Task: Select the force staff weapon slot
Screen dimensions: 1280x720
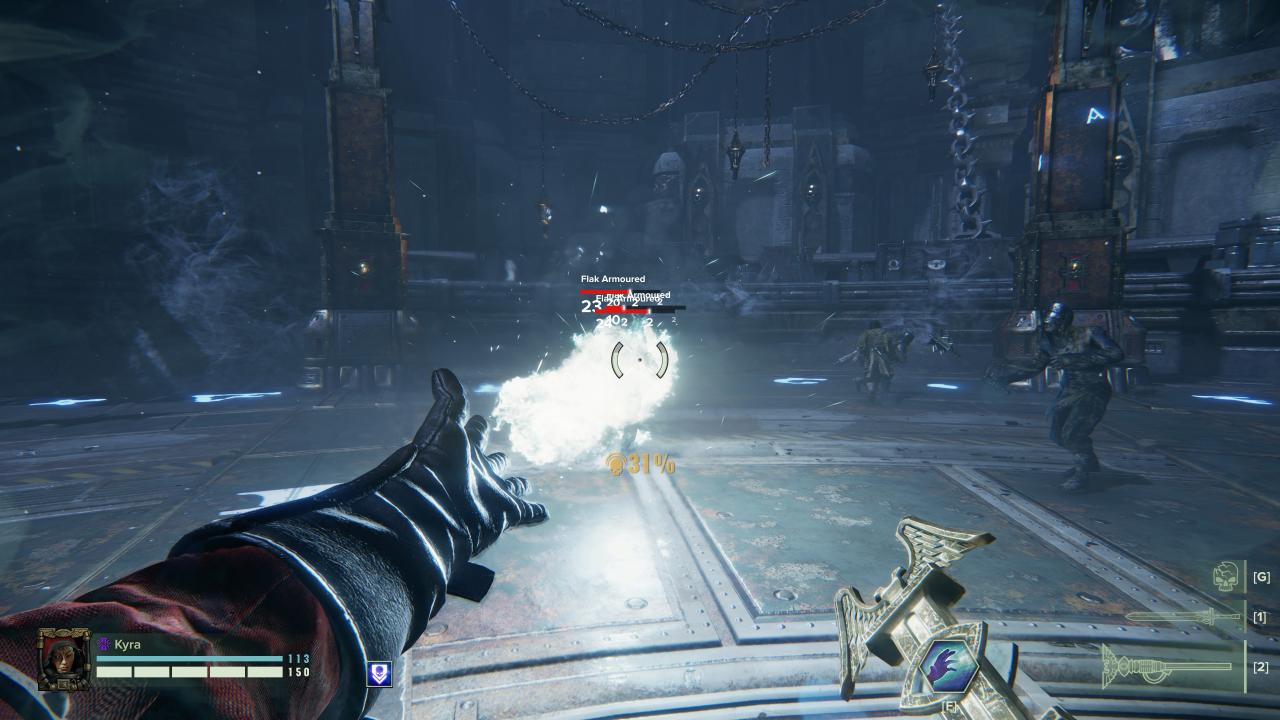Action: 1168,666
